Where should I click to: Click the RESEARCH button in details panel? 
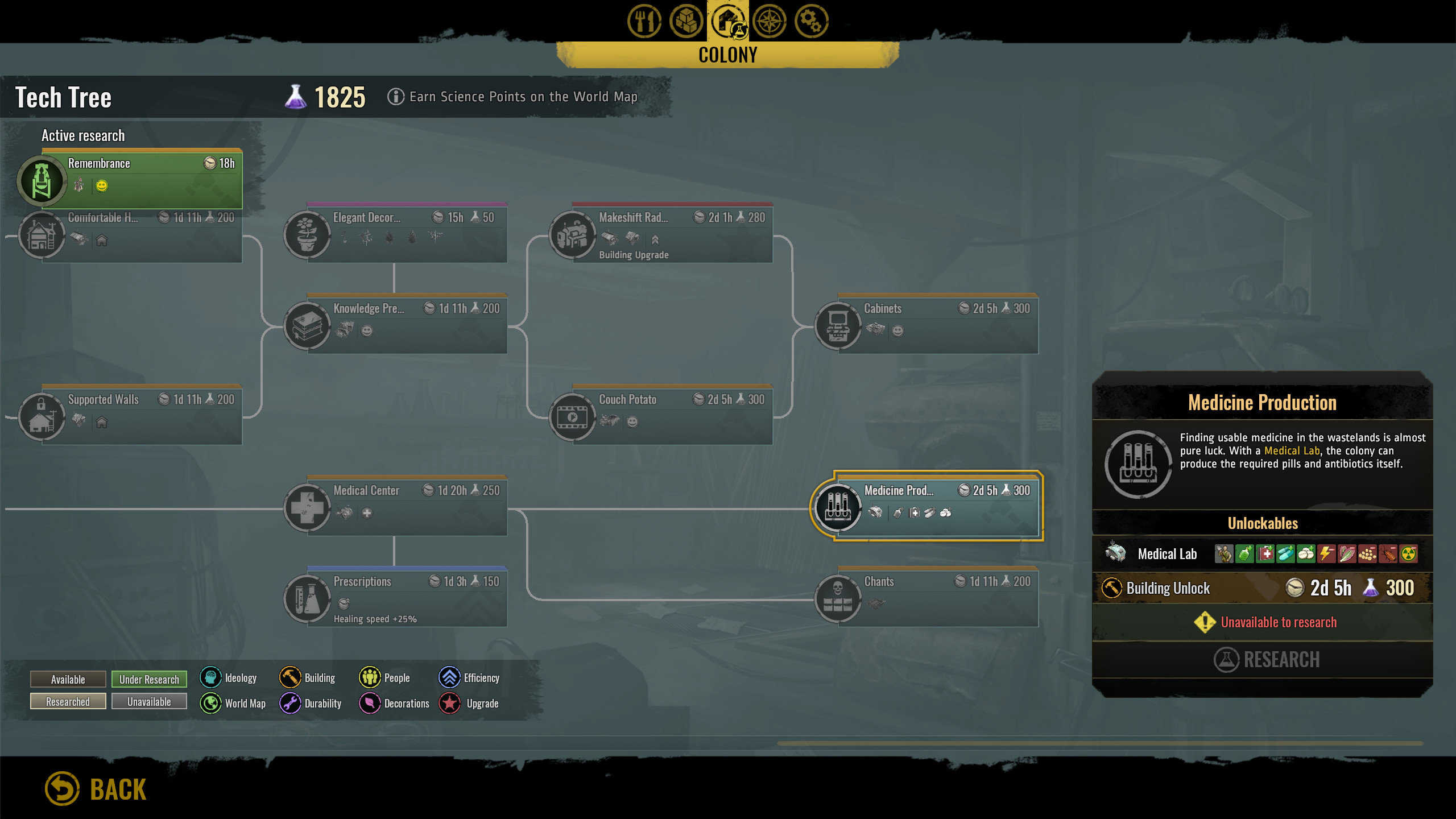click(1266, 660)
